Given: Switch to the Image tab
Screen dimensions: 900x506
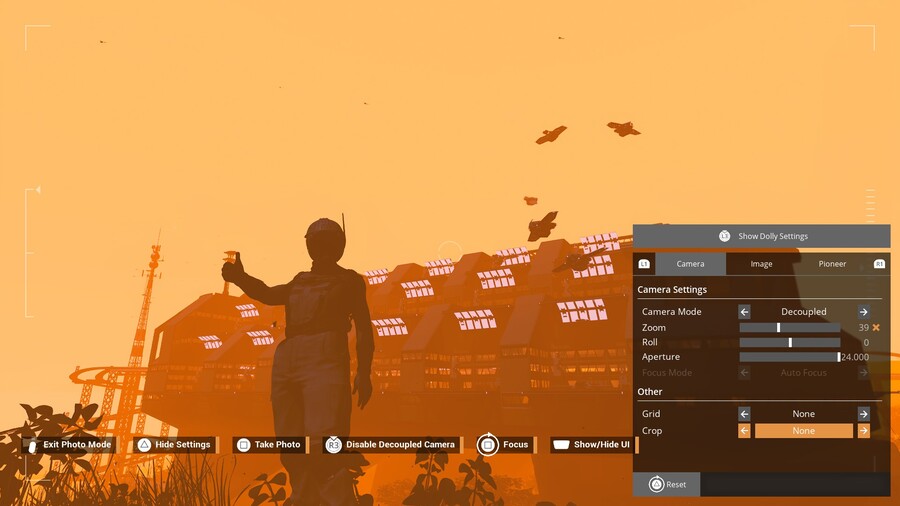Looking at the screenshot, I should [761, 264].
